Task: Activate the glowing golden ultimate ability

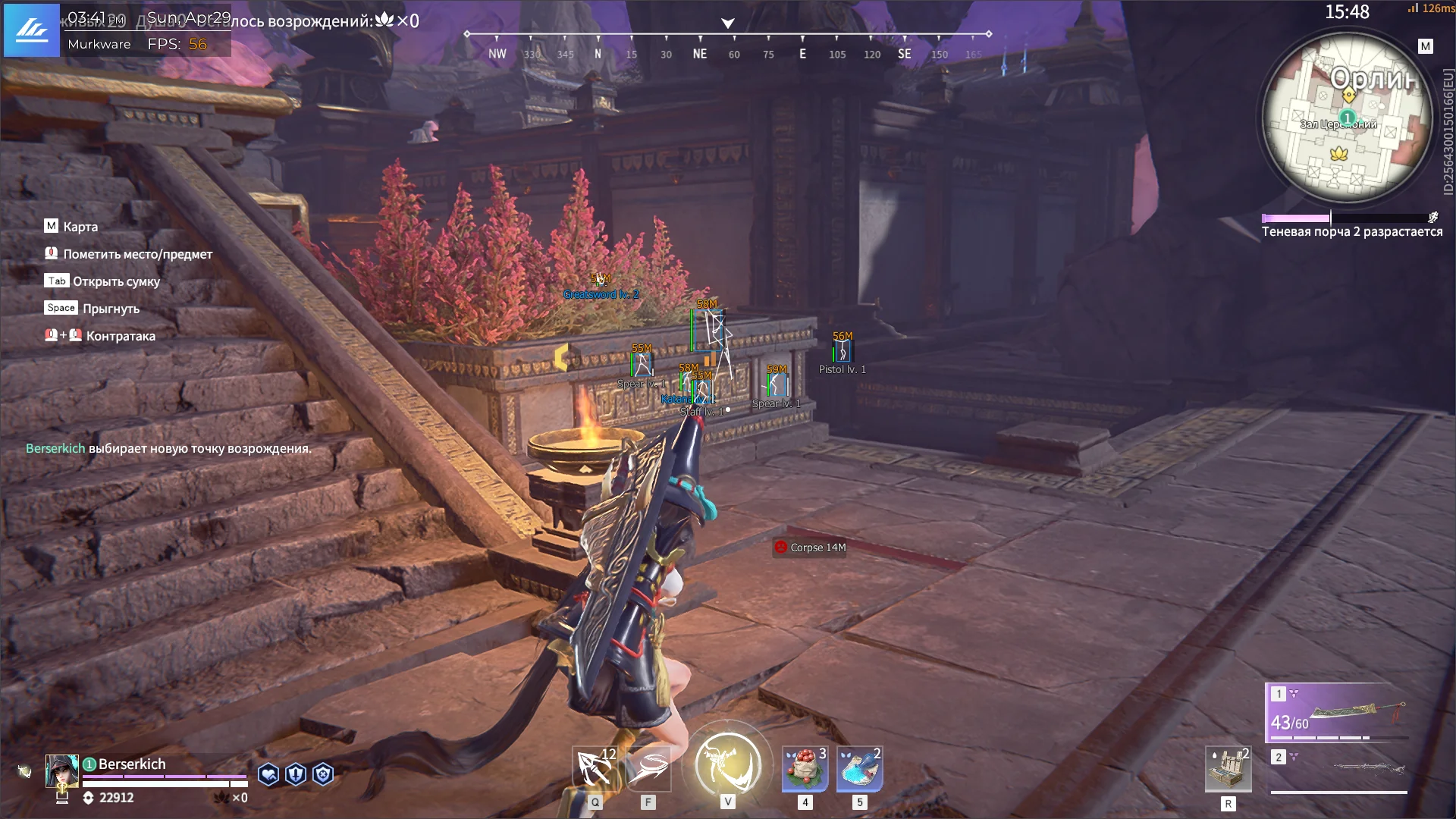Action: (x=727, y=764)
